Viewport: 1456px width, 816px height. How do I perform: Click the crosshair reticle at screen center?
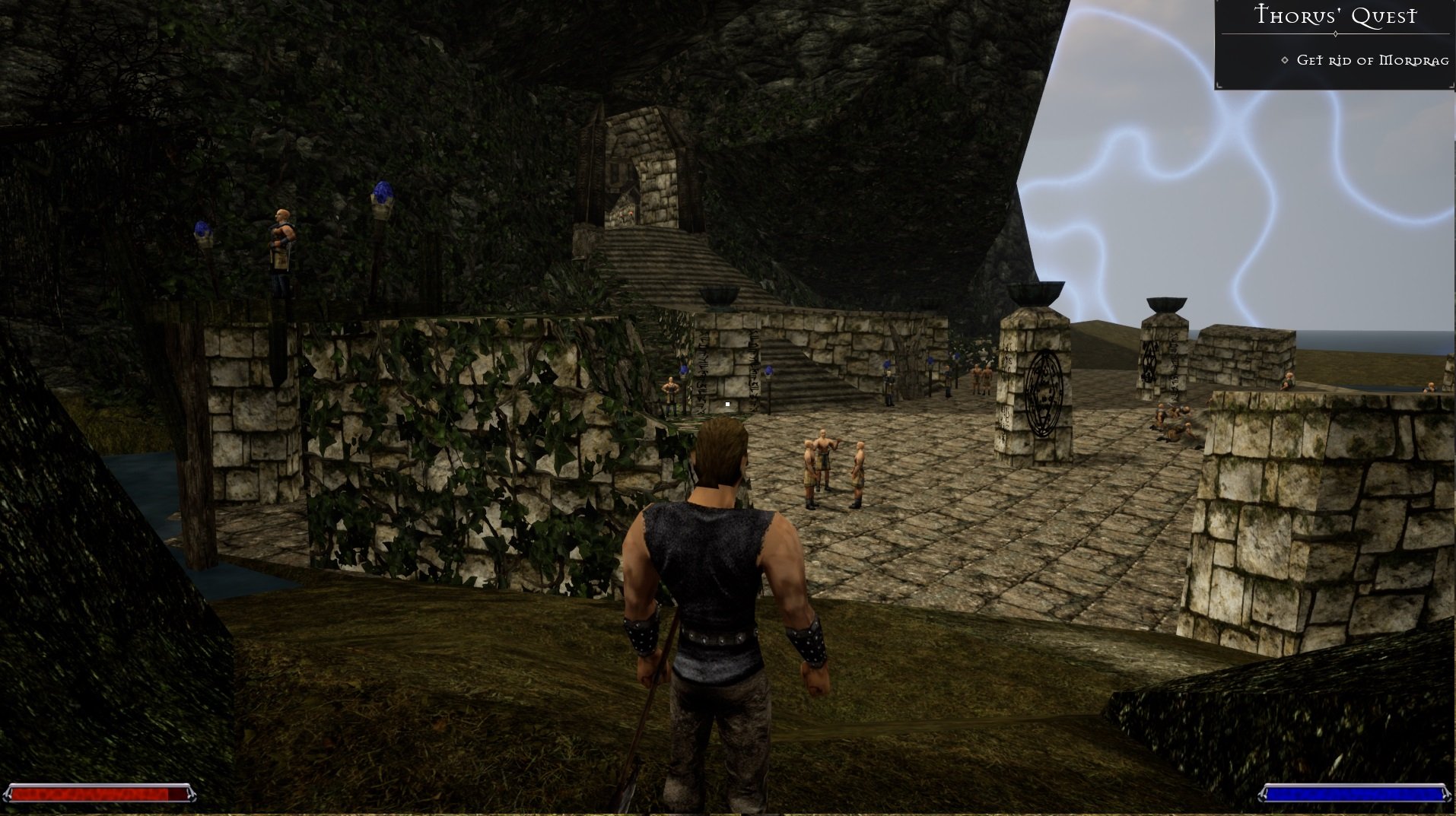[726, 404]
